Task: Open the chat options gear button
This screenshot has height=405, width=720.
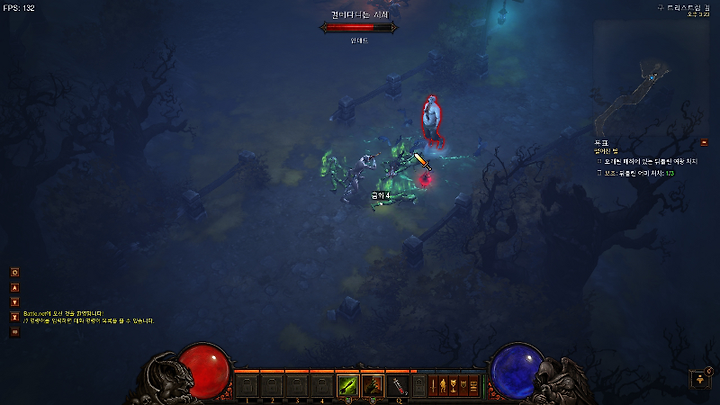Action: (x=15, y=272)
